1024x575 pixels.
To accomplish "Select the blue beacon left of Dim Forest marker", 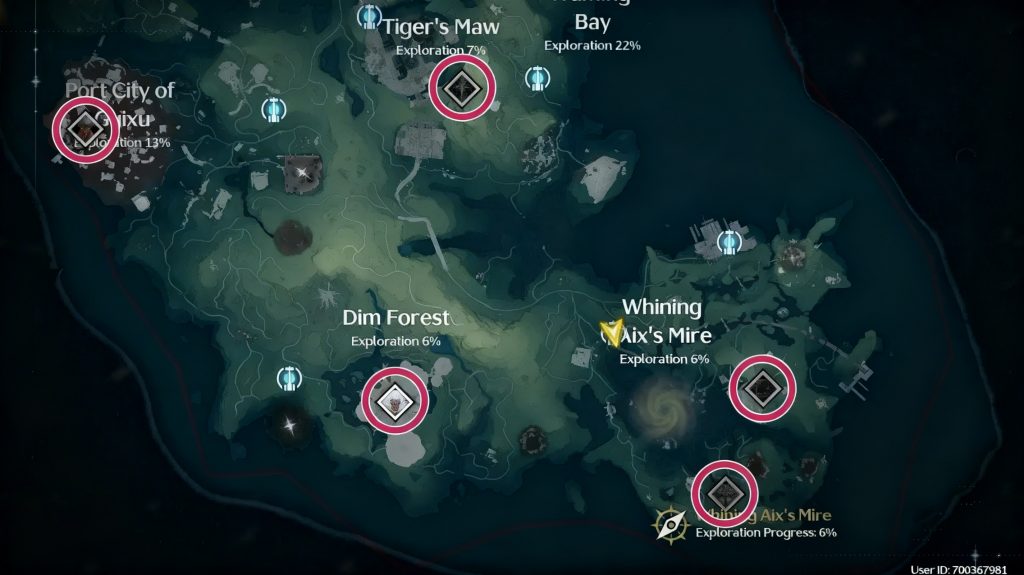I will tap(289, 379).
